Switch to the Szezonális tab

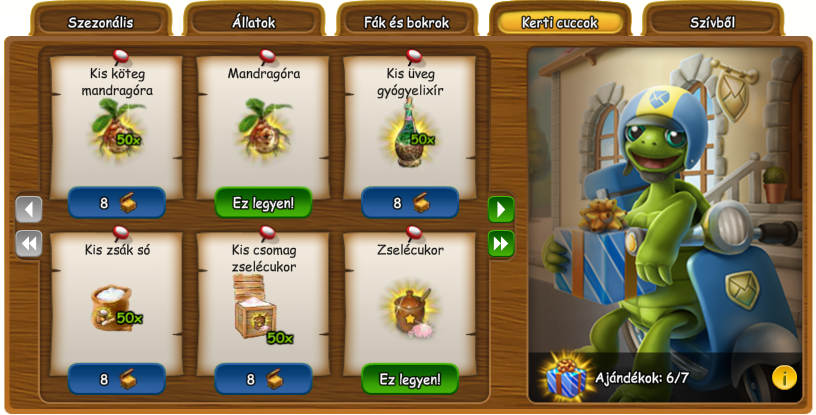tap(100, 22)
